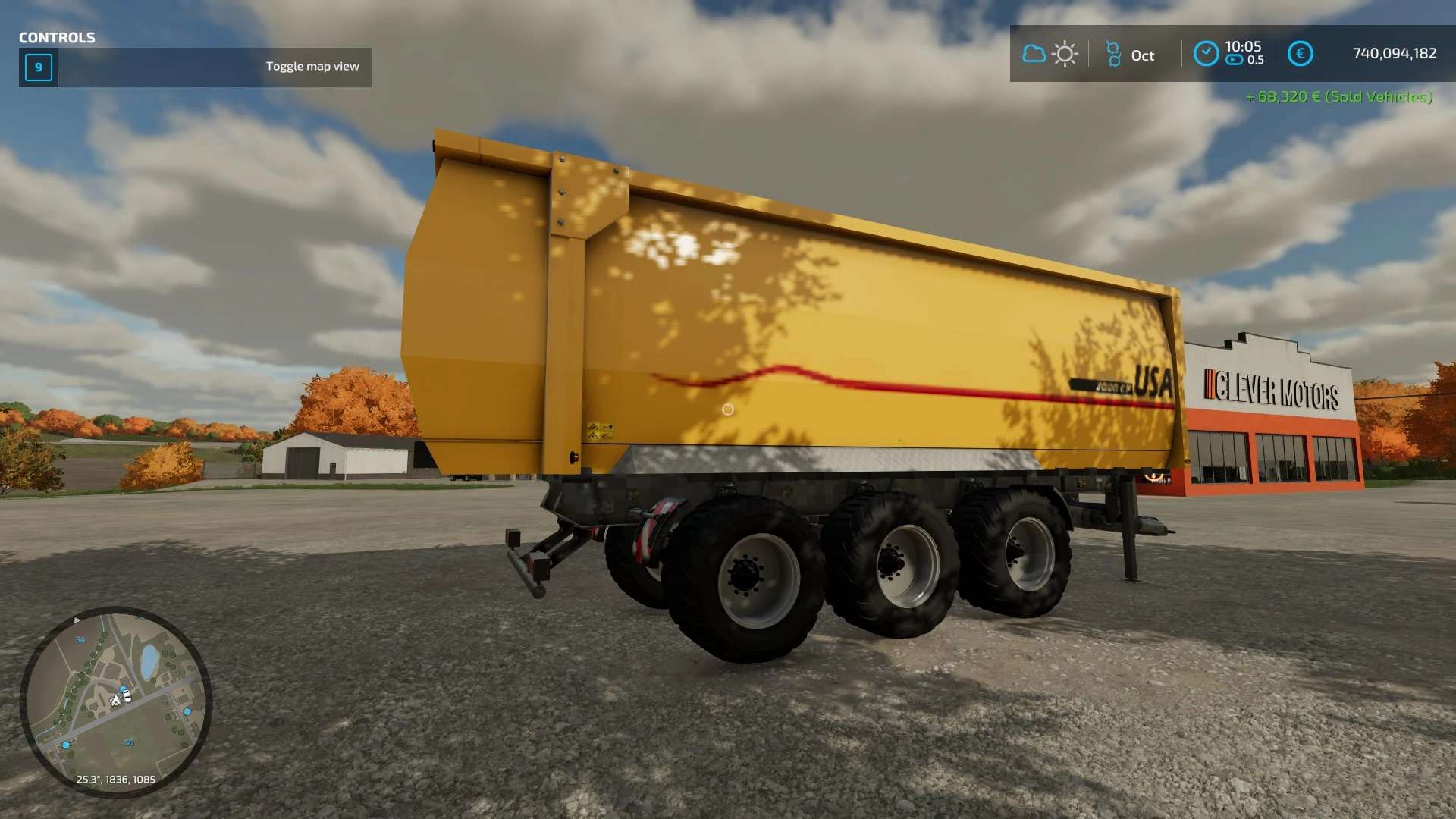Click the euro money icon
The width and height of the screenshot is (1456, 819).
1300,54
